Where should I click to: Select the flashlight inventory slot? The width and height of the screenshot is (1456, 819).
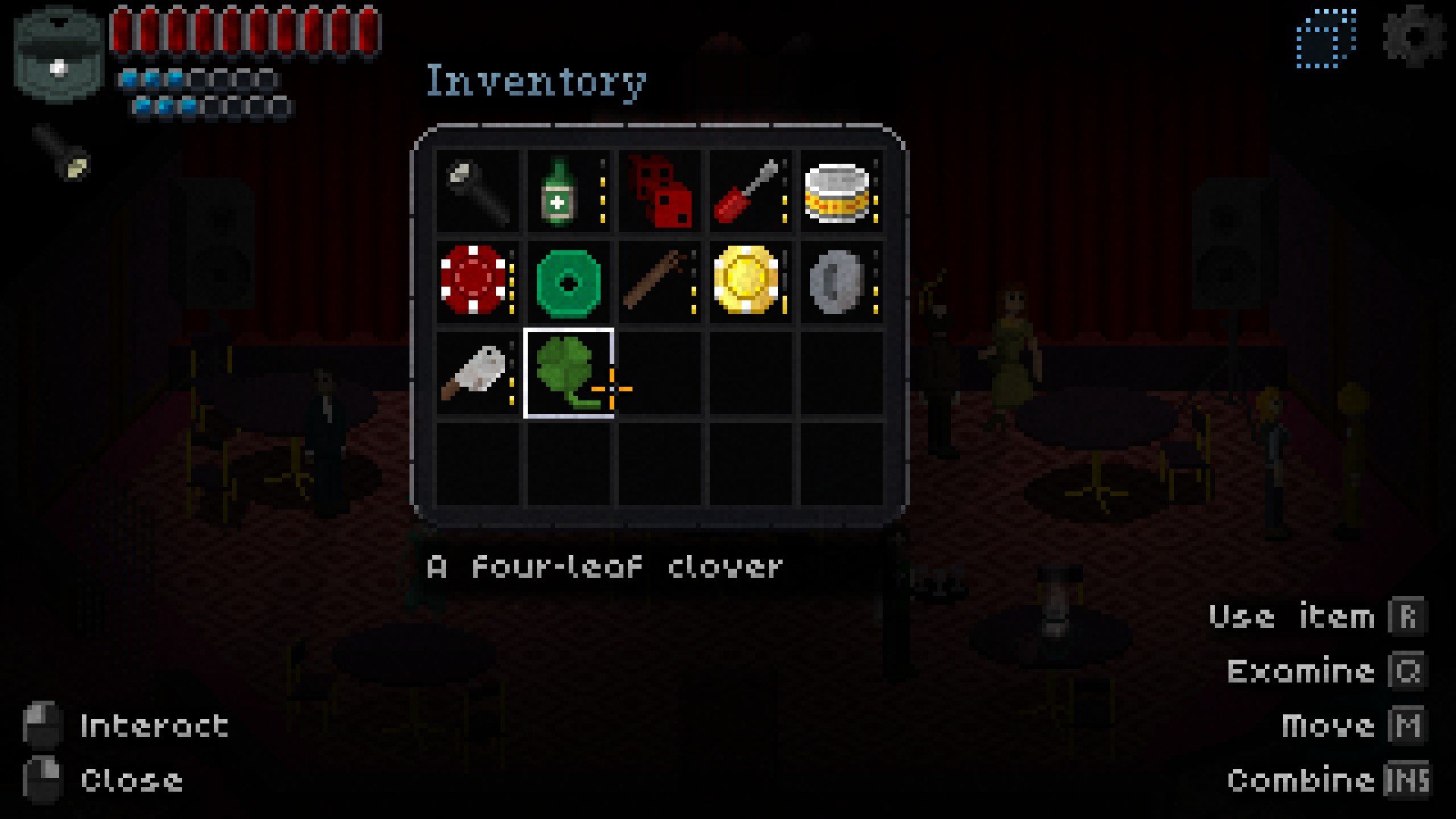point(478,191)
